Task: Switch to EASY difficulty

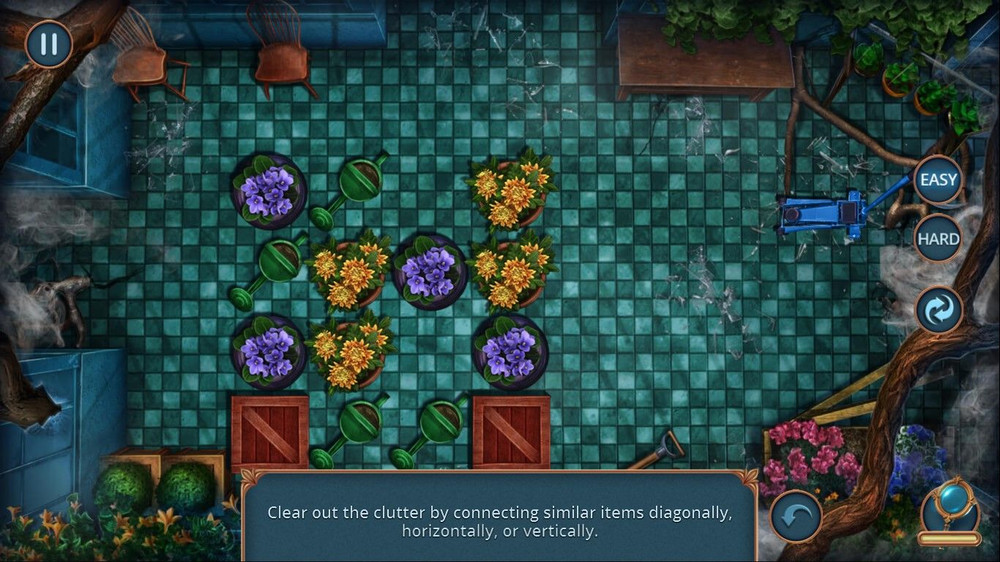Action: pyautogui.click(x=938, y=181)
